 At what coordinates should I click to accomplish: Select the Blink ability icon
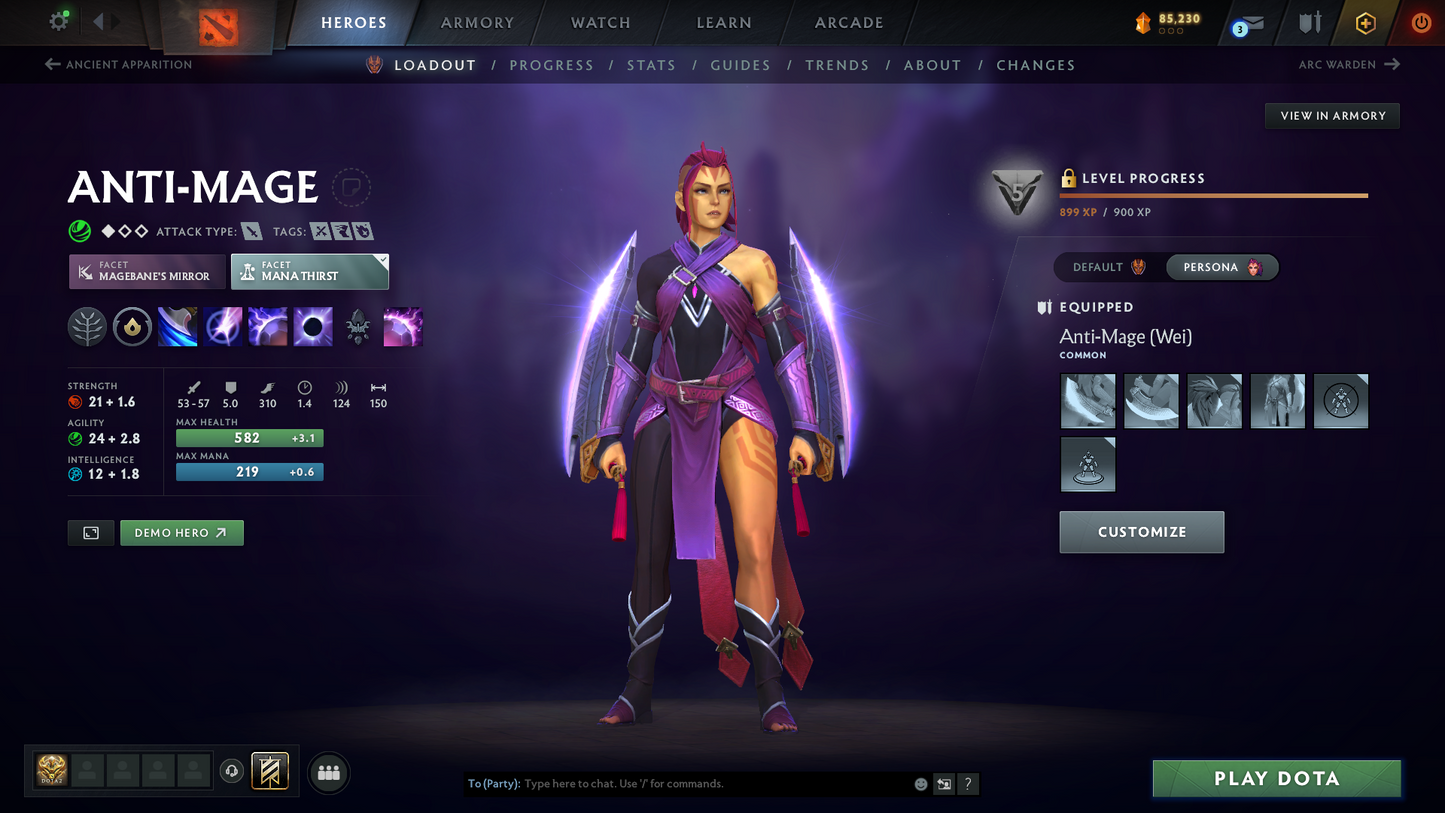[223, 326]
